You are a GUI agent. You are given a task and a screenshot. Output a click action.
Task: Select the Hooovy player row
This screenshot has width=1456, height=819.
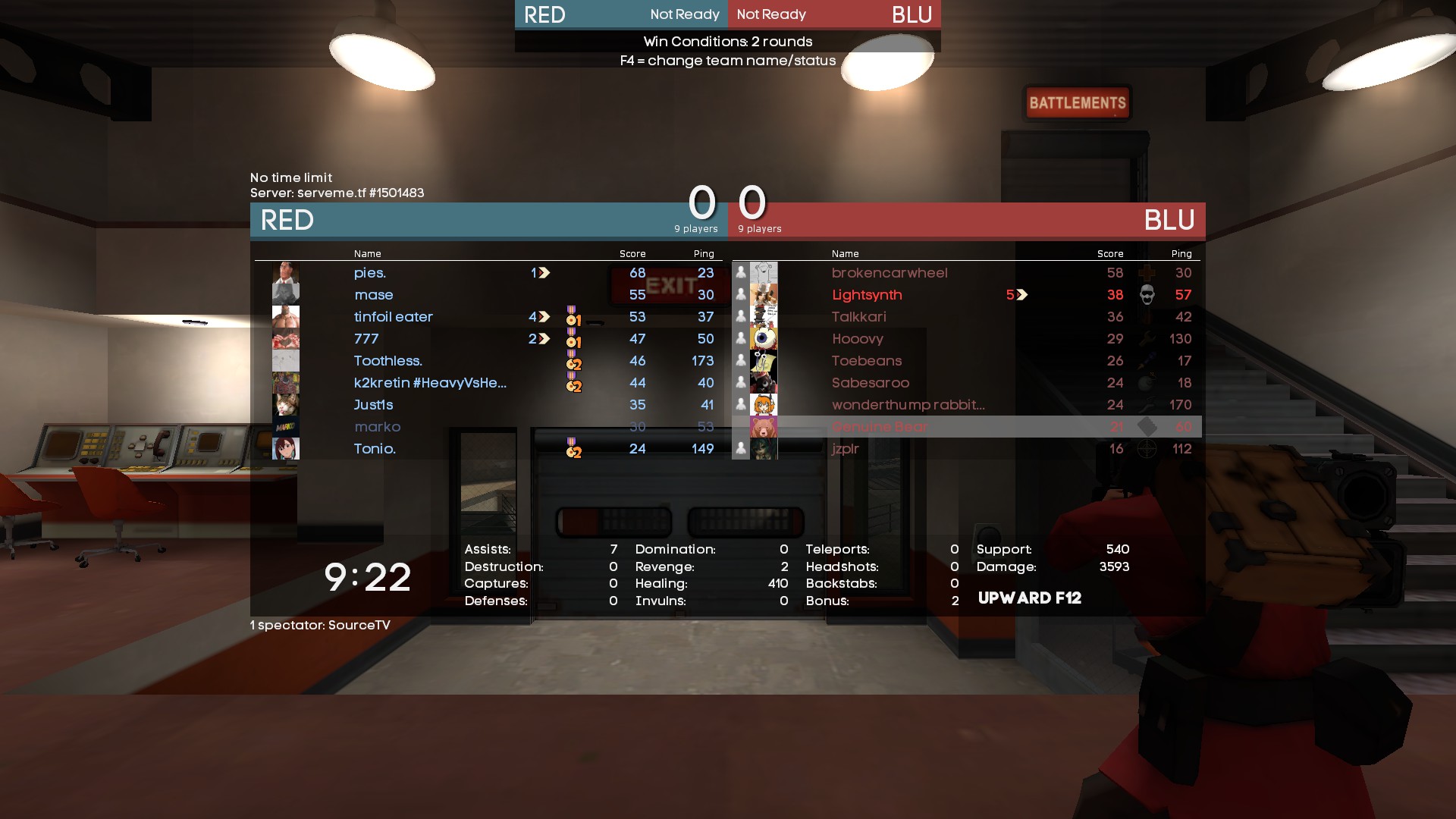857,339
